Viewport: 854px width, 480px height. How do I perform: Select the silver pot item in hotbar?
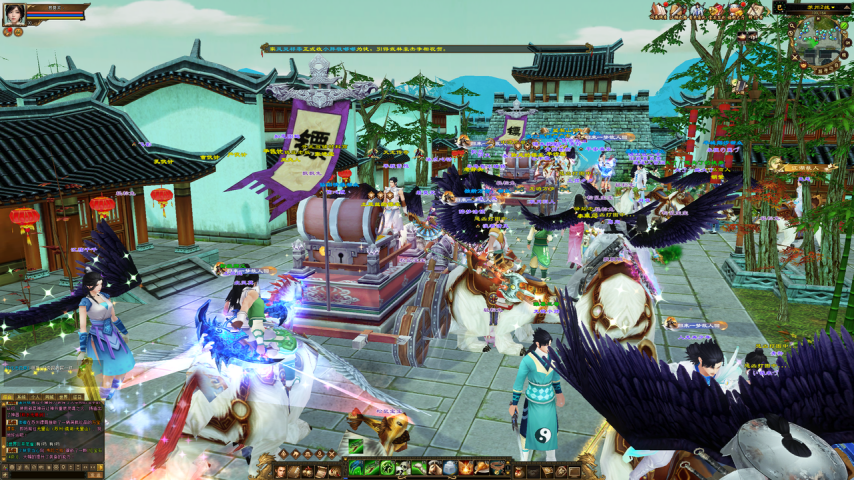449,467
